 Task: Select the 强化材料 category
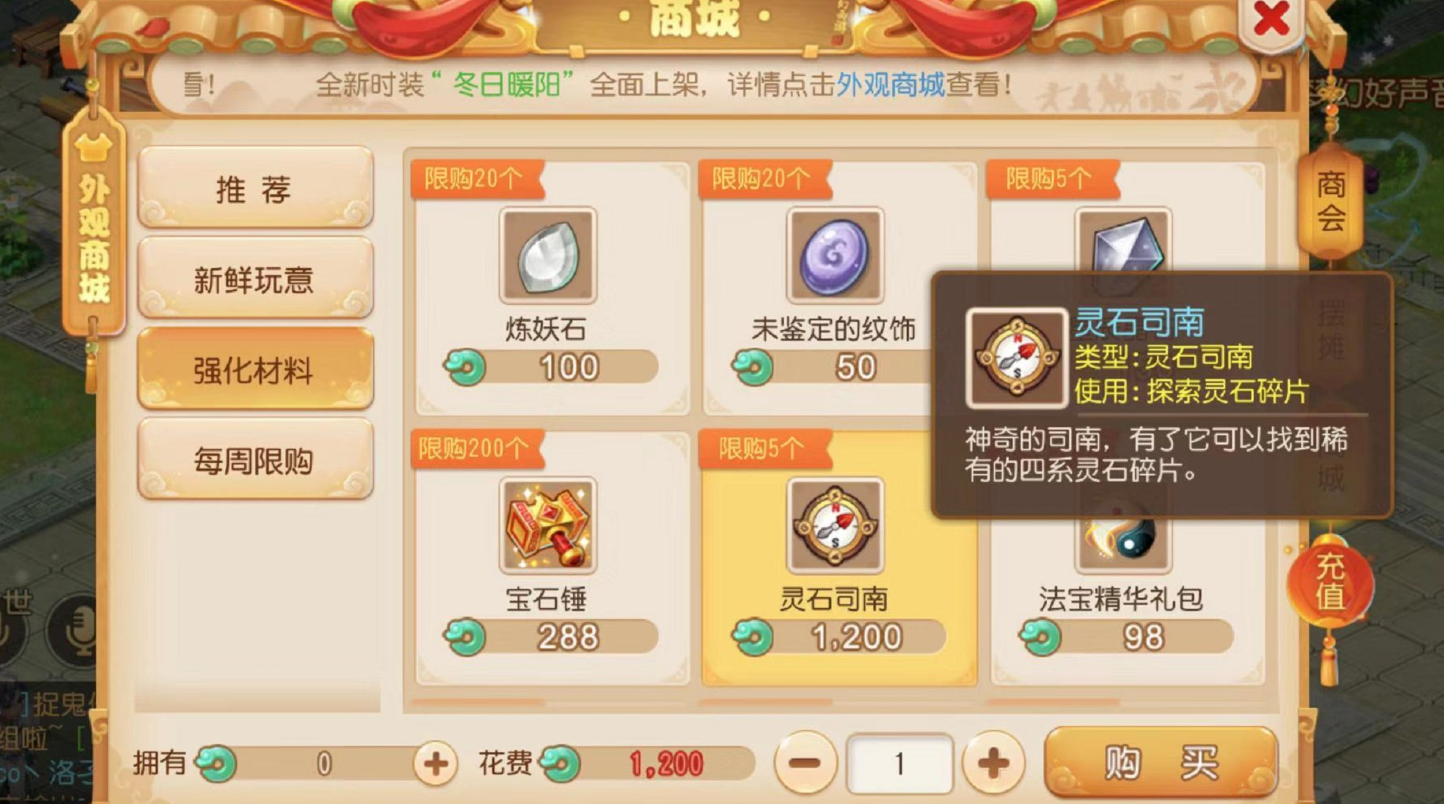255,368
